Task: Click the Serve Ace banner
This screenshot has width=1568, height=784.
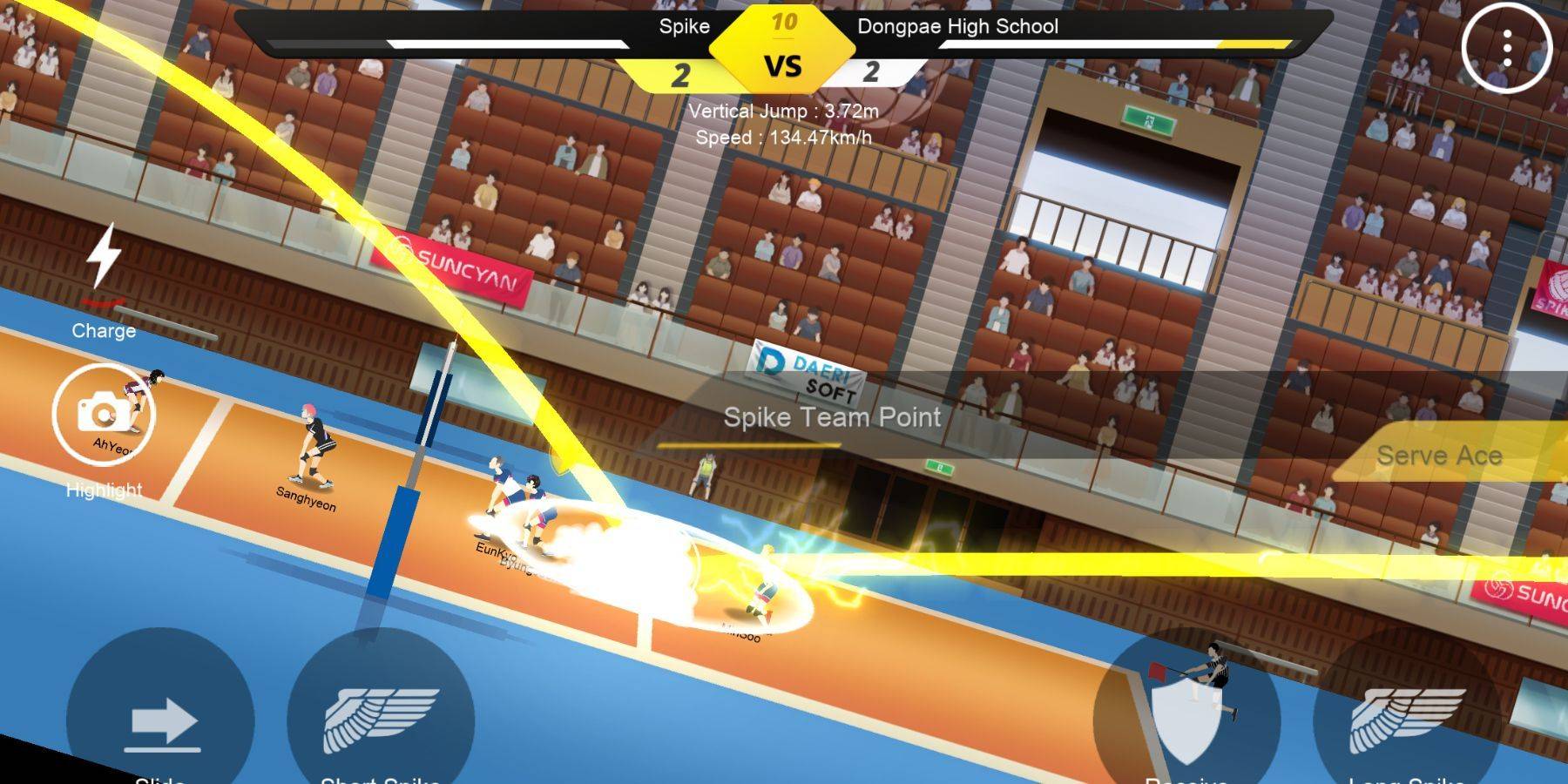Action: click(x=1442, y=455)
